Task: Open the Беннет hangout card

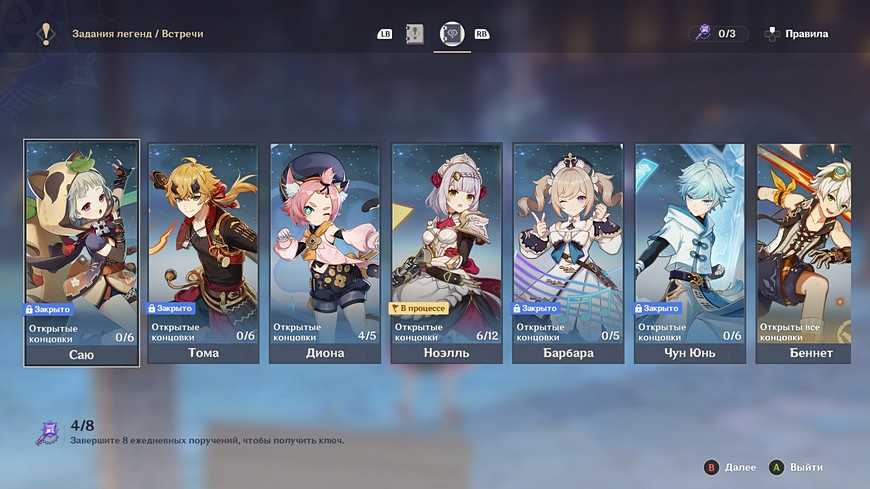Action: pyautogui.click(x=805, y=253)
